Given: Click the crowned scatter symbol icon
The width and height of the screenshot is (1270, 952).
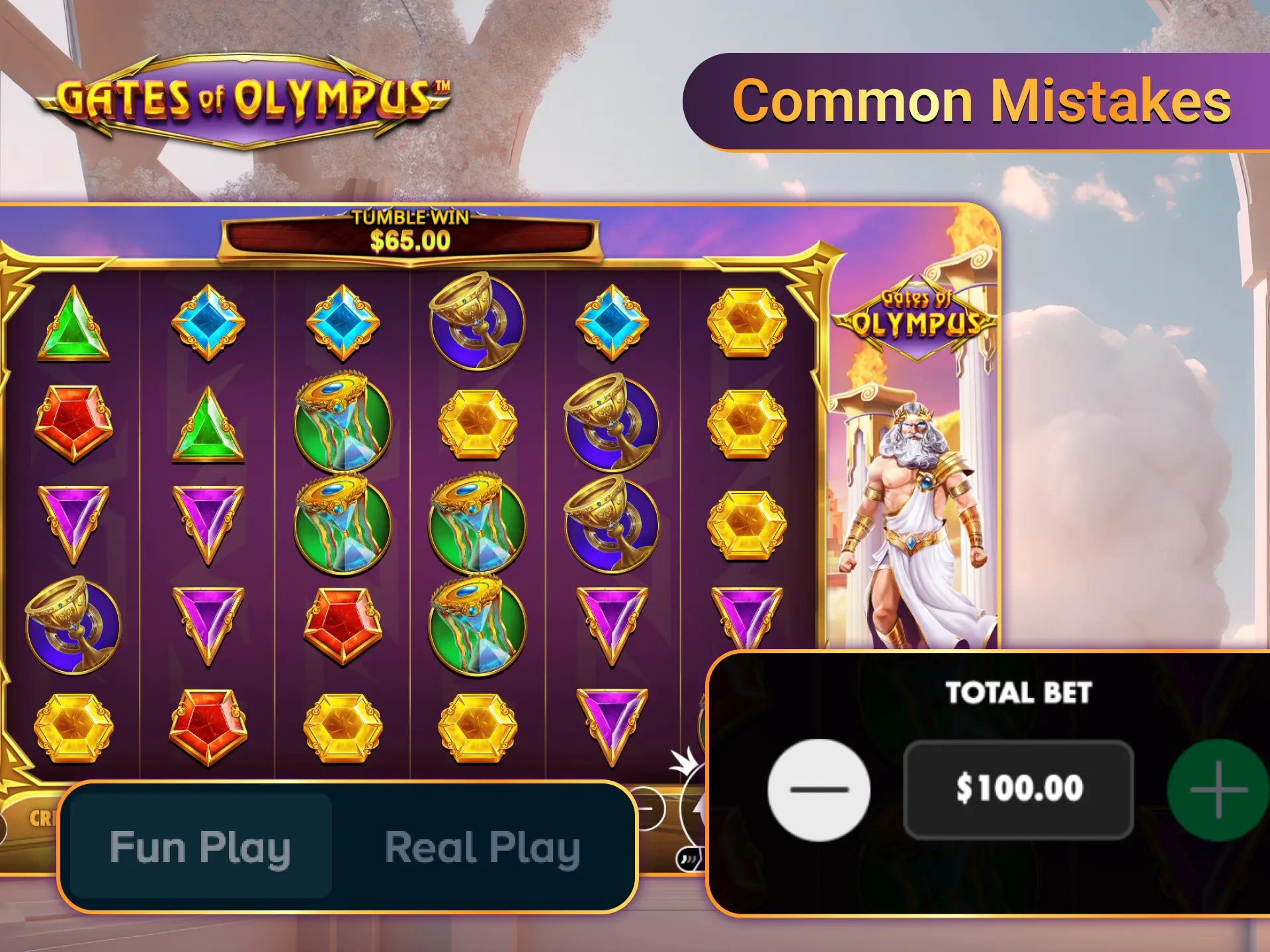Looking at the screenshot, I should (687, 764).
